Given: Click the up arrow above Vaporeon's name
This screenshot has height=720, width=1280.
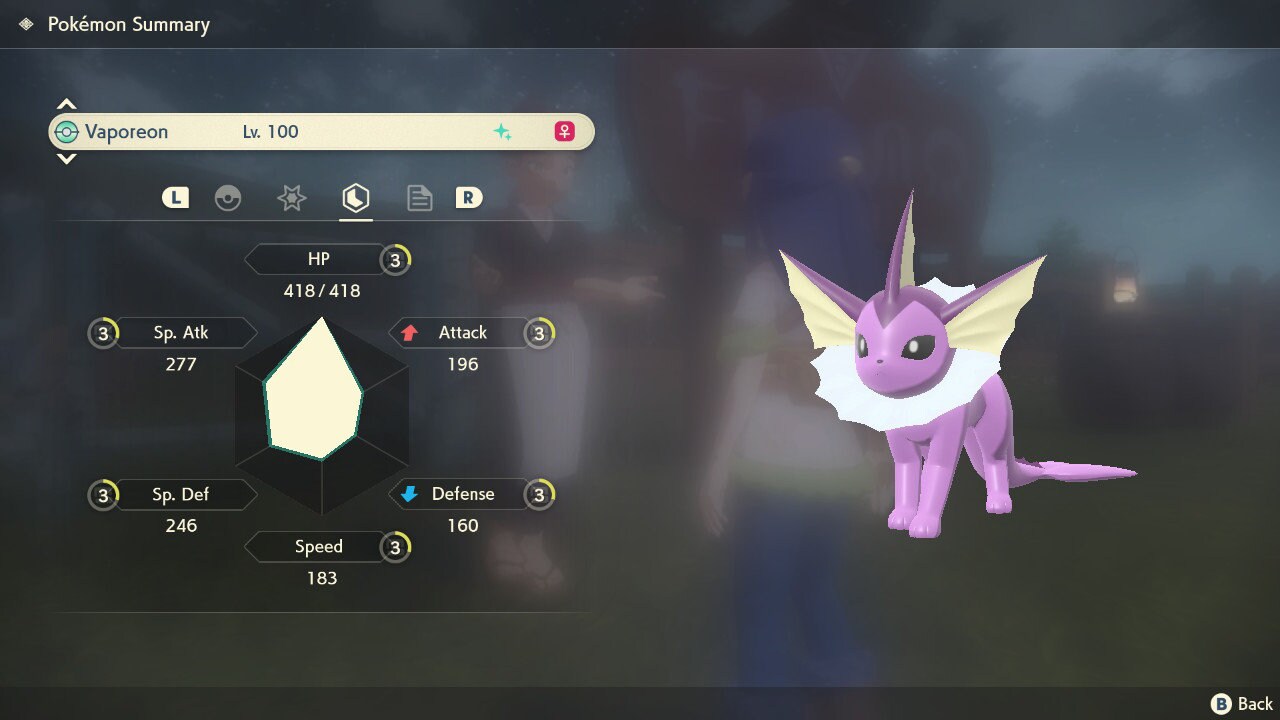Looking at the screenshot, I should 66,104.
